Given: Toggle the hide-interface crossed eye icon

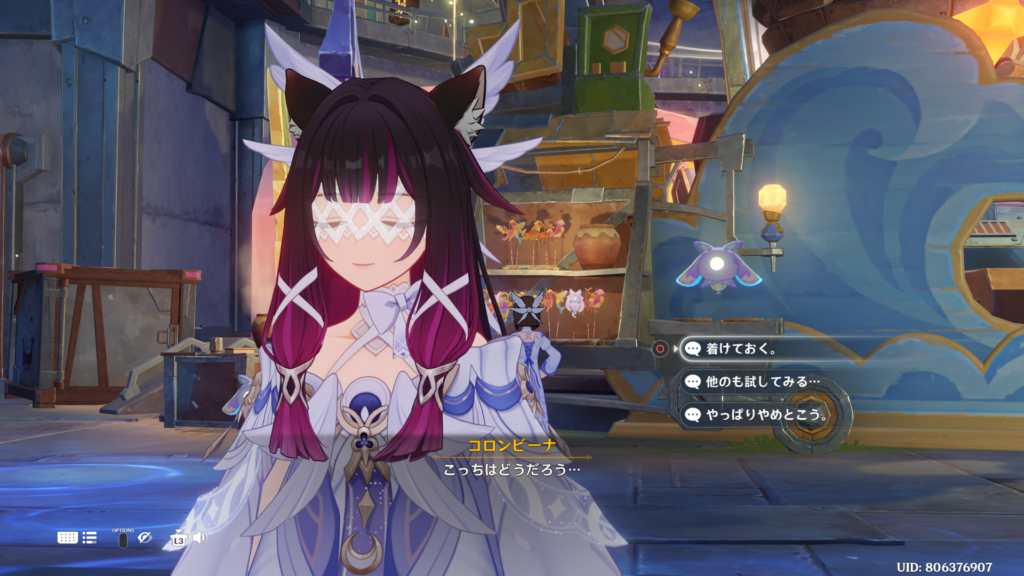Looking at the screenshot, I should (144, 538).
